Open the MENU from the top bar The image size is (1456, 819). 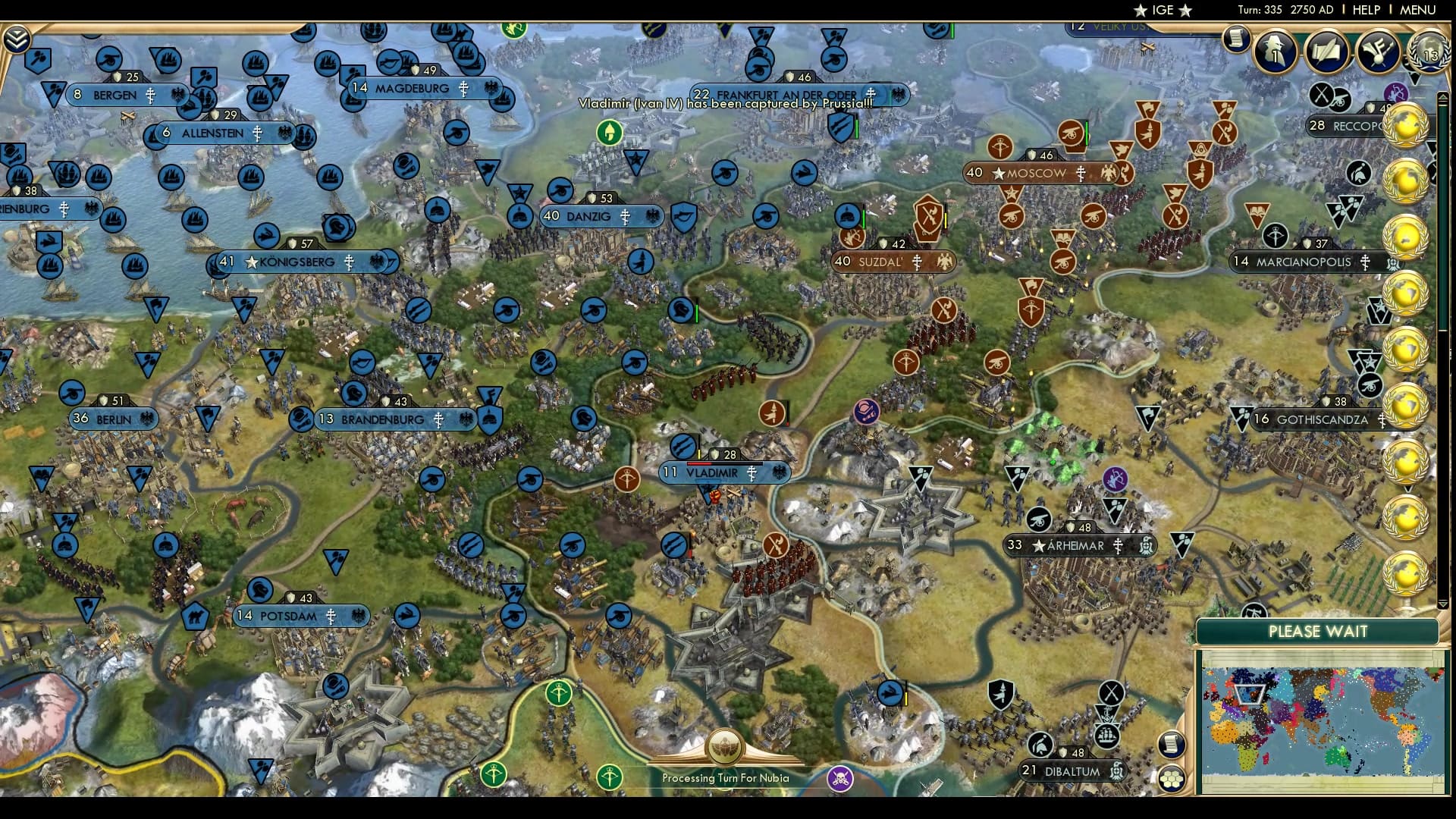pos(1416,11)
